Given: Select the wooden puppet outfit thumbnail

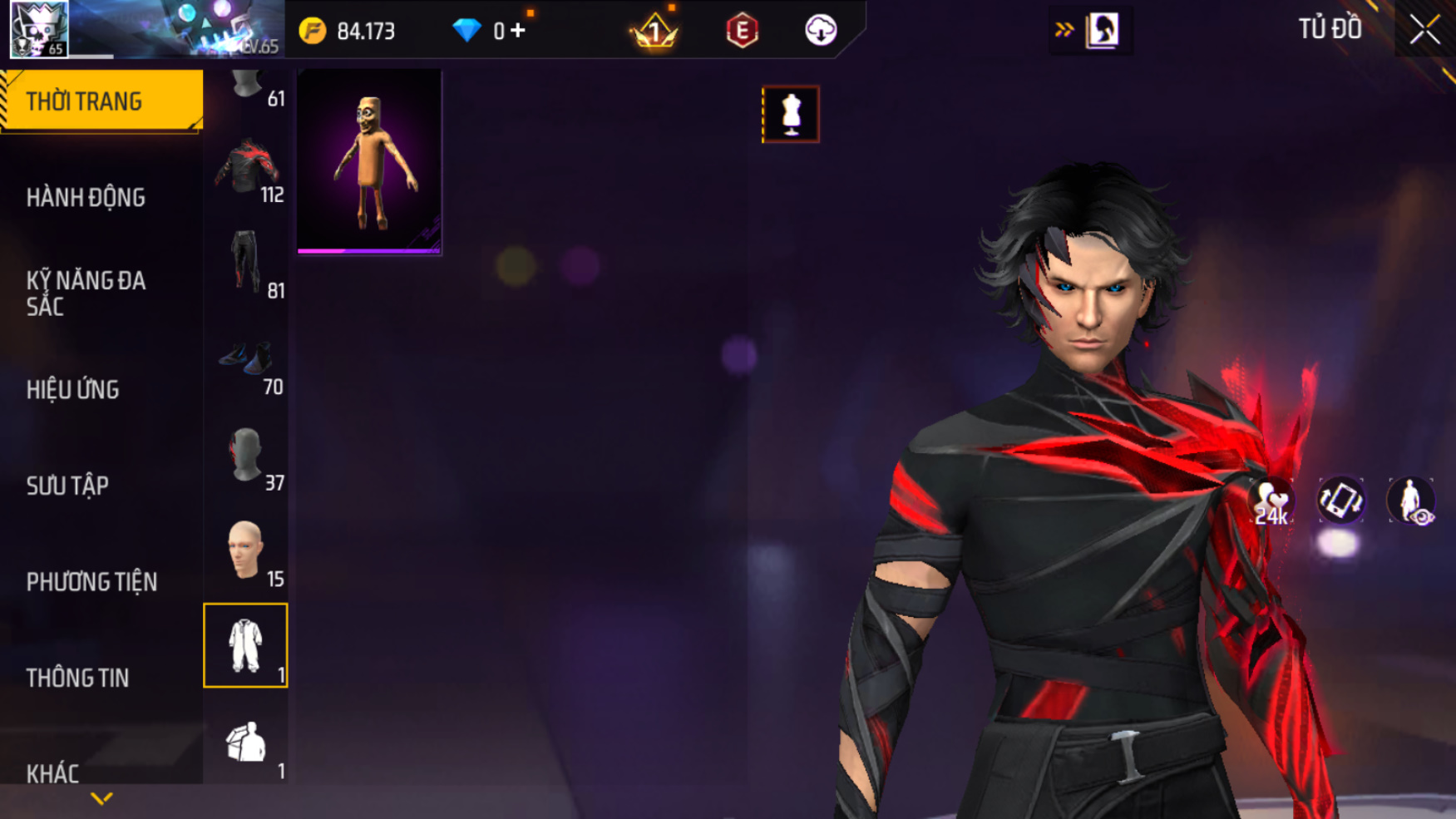Looking at the screenshot, I should (x=369, y=161).
